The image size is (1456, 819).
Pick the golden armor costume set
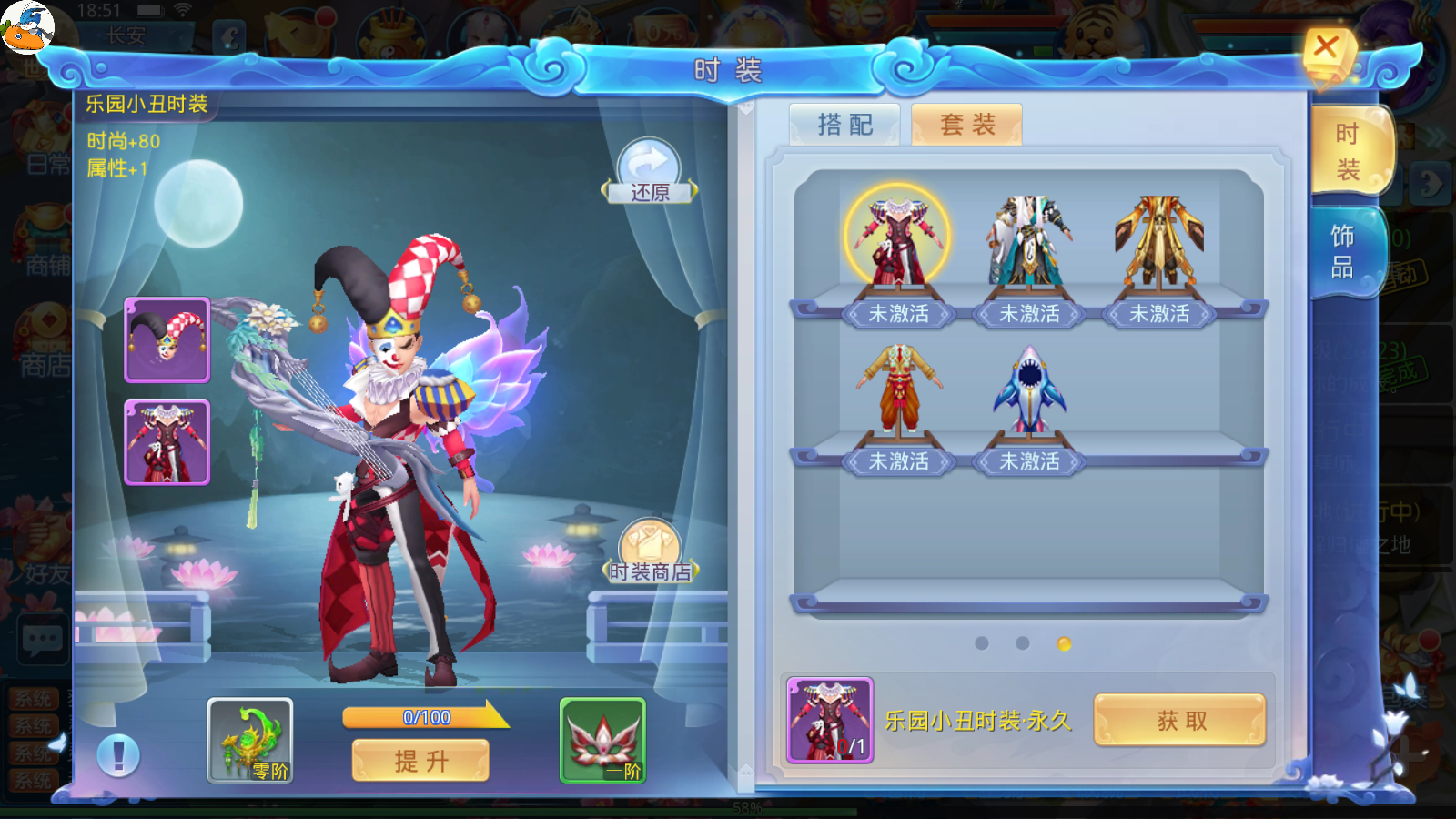[1159, 241]
